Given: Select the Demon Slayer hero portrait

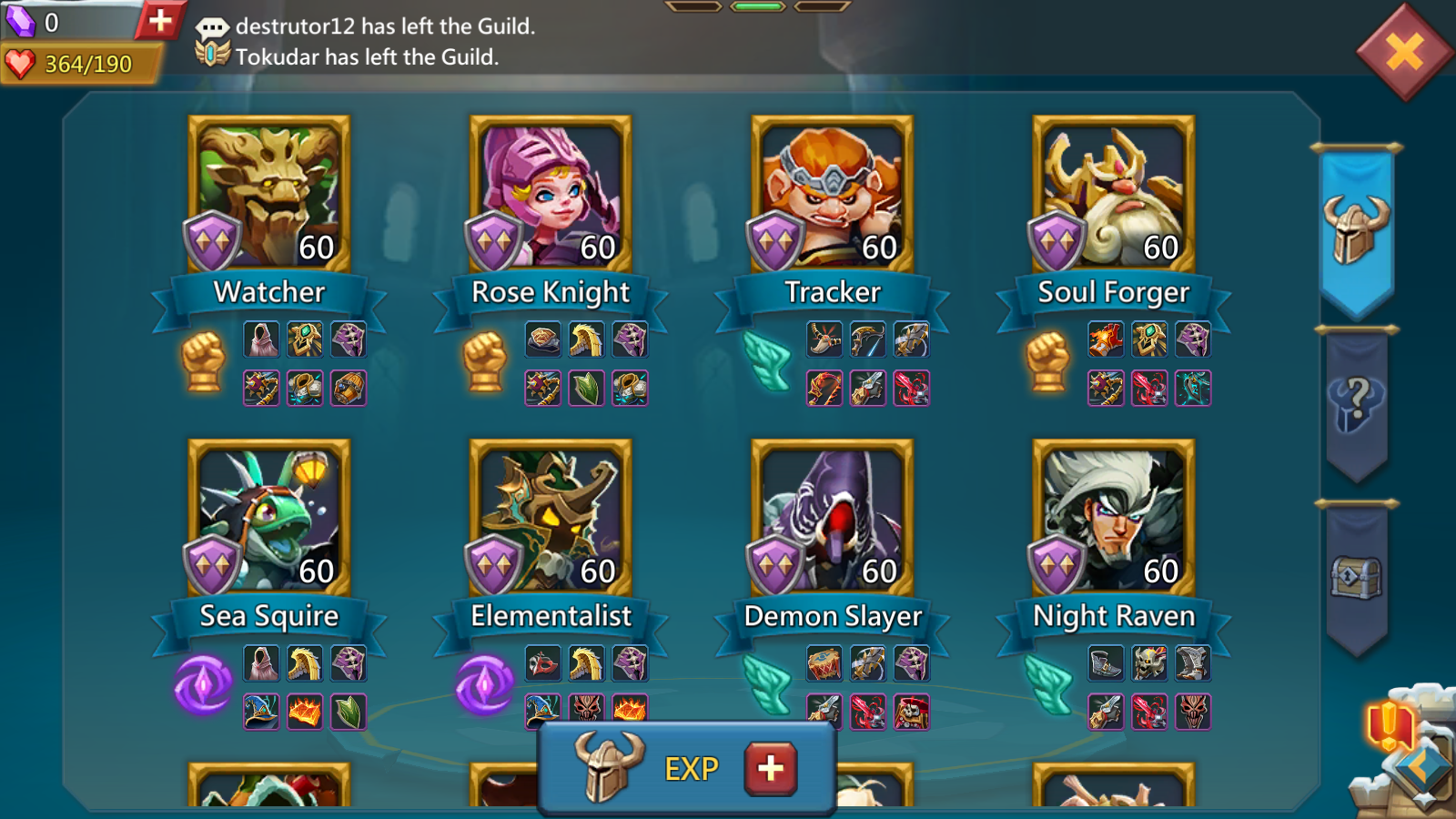Looking at the screenshot, I should pyautogui.click(x=832, y=518).
